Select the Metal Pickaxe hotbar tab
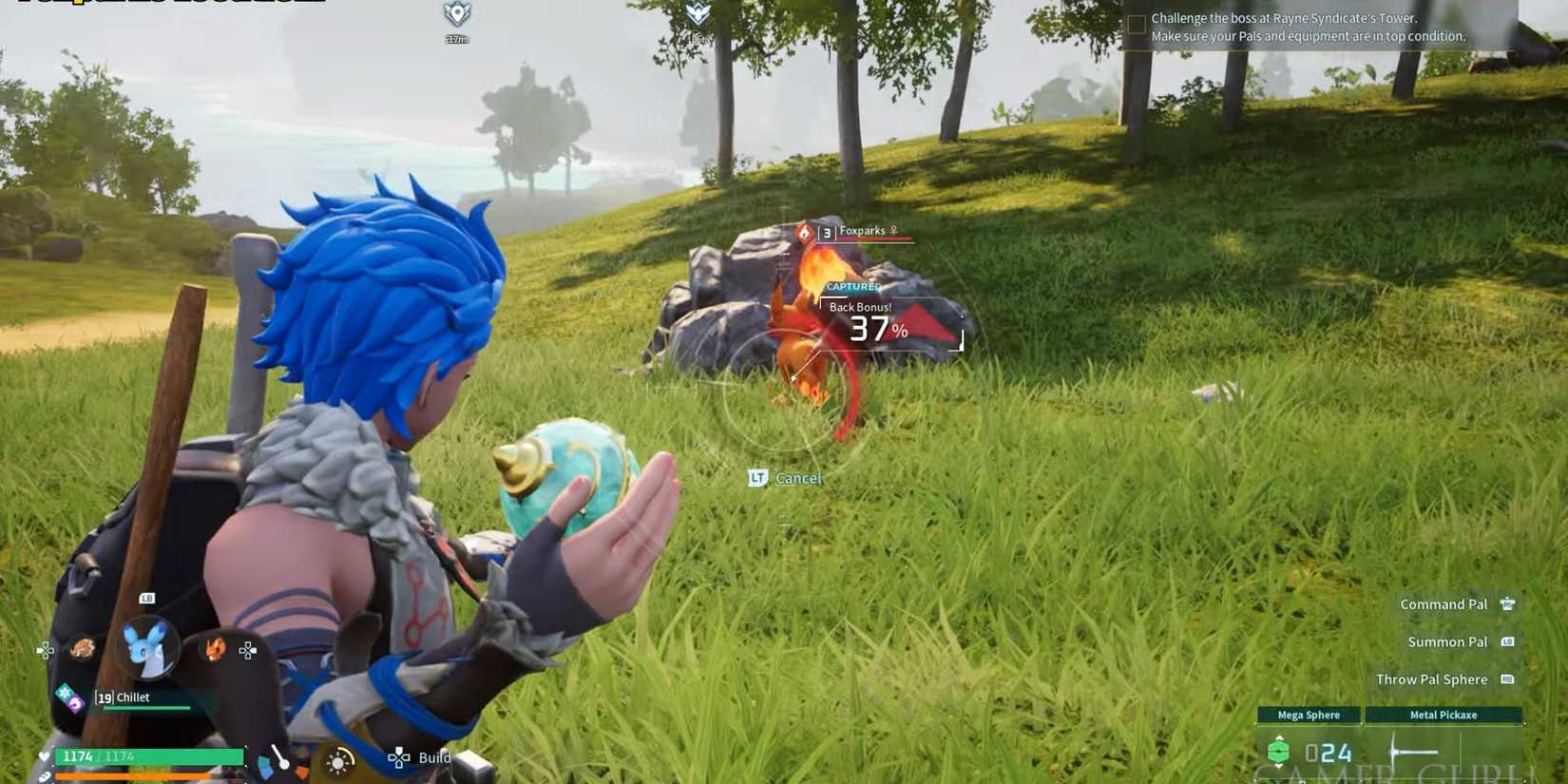The width and height of the screenshot is (1568, 784). (1444, 715)
